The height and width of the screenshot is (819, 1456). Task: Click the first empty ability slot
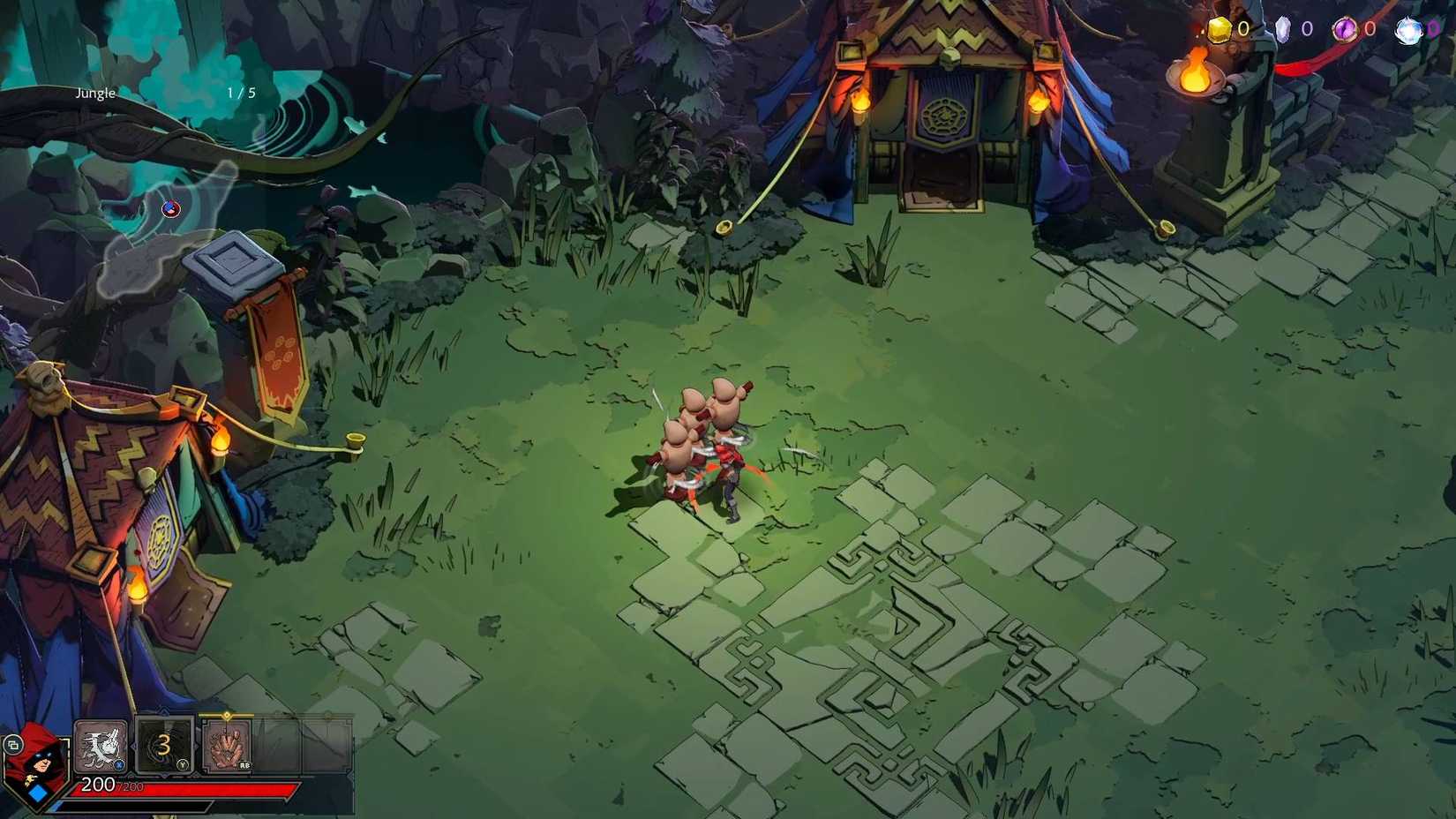point(279,746)
